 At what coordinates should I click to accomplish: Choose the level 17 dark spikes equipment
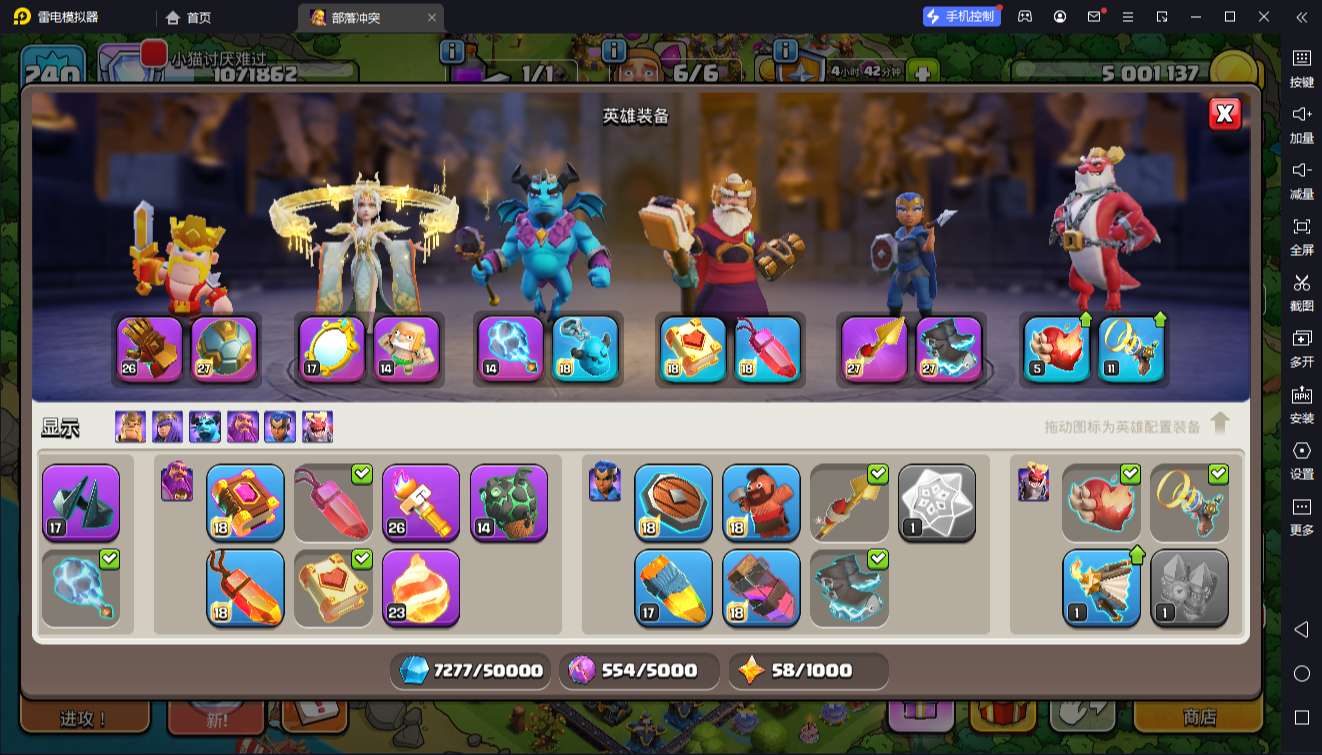coord(81,502)
